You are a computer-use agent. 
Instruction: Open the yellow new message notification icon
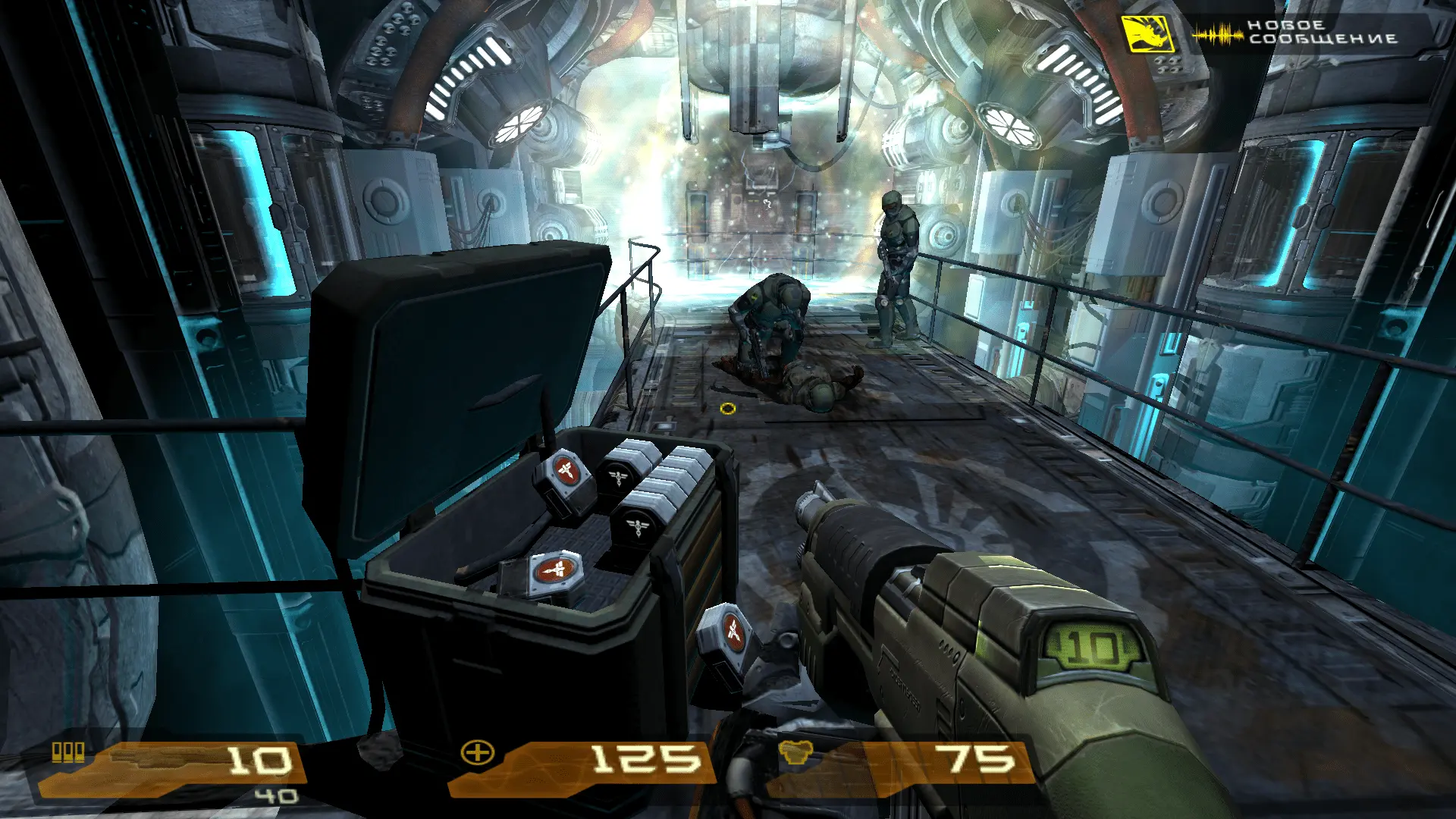[1147, 34]
